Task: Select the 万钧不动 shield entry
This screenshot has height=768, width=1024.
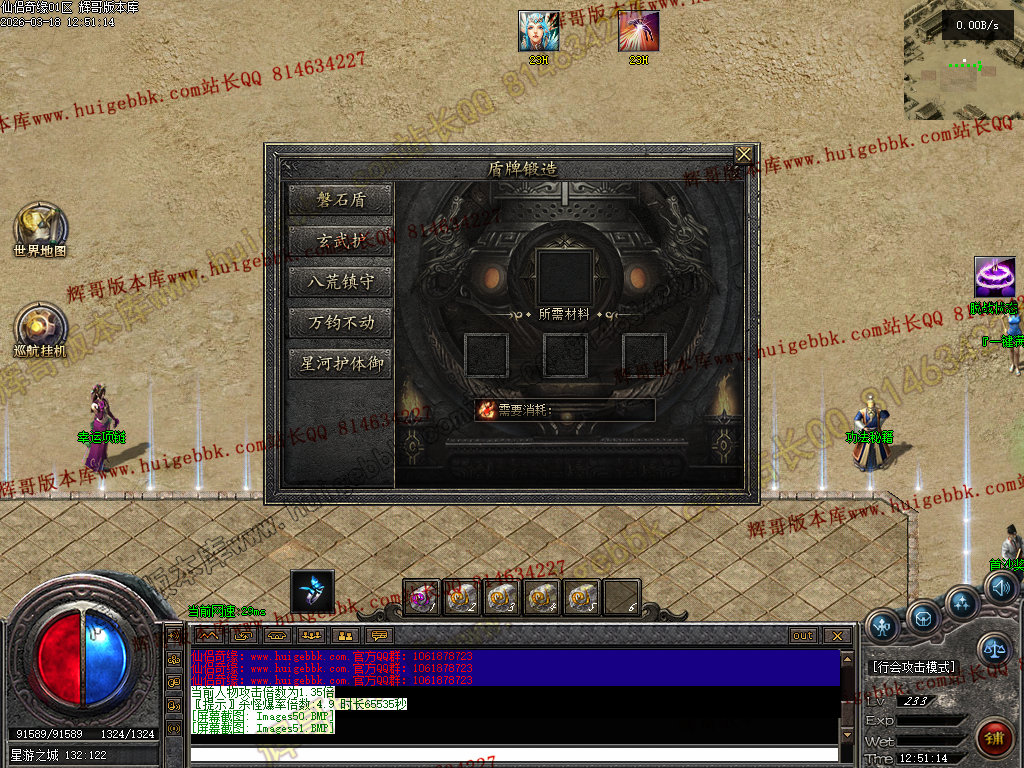Action: point(340,322)
